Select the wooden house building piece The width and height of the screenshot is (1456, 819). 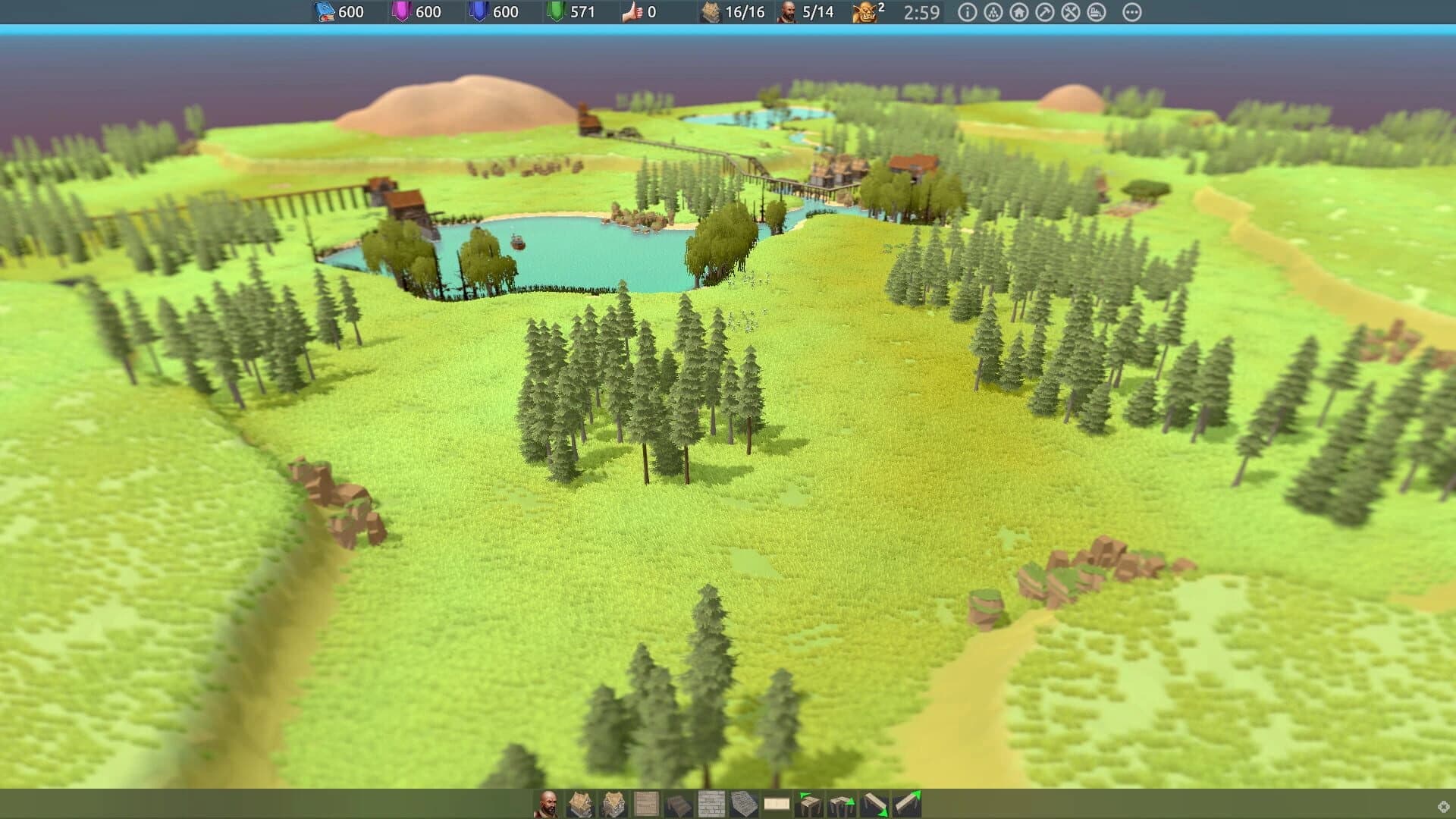(x=581, y=802)
